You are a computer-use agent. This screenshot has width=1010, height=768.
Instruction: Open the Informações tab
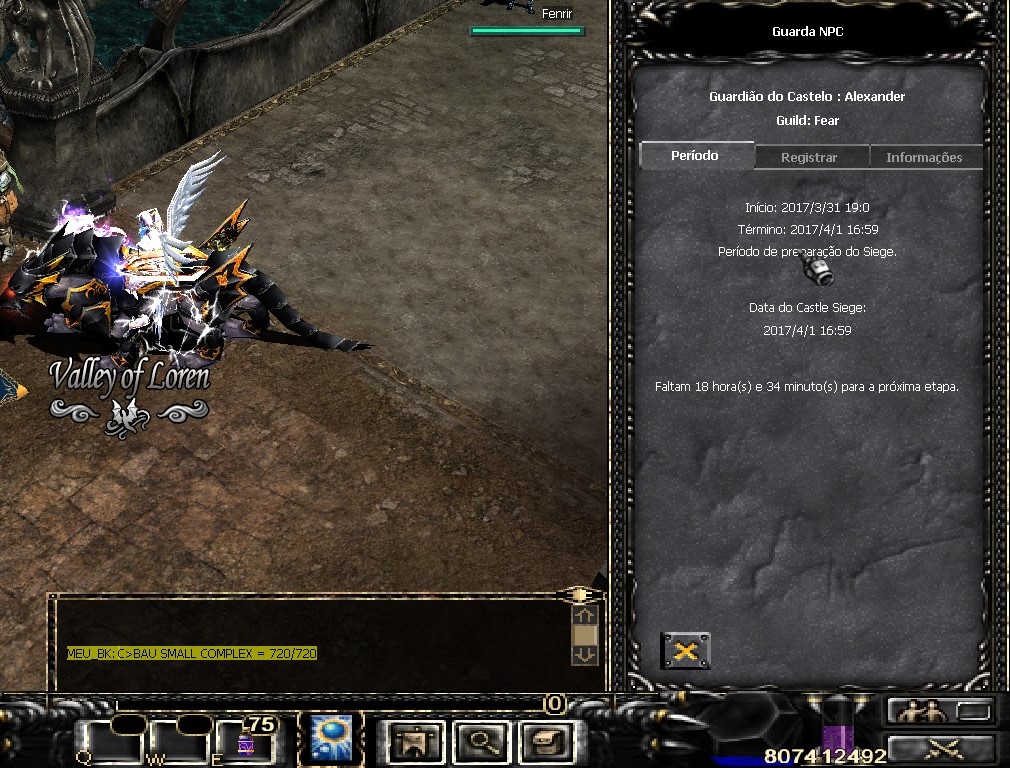924,157
